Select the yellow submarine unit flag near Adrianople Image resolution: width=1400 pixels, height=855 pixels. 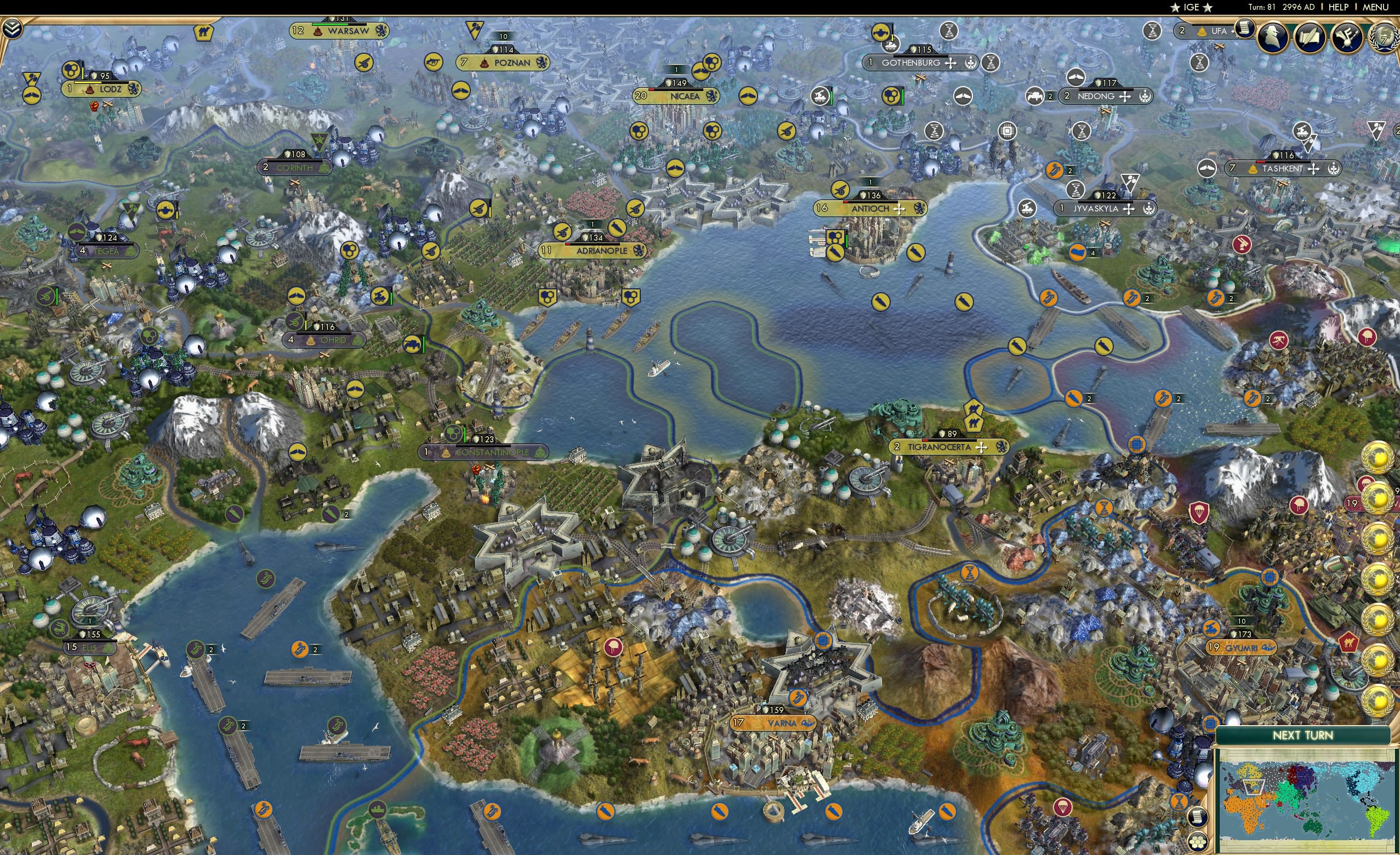click(x=616, y=229)
